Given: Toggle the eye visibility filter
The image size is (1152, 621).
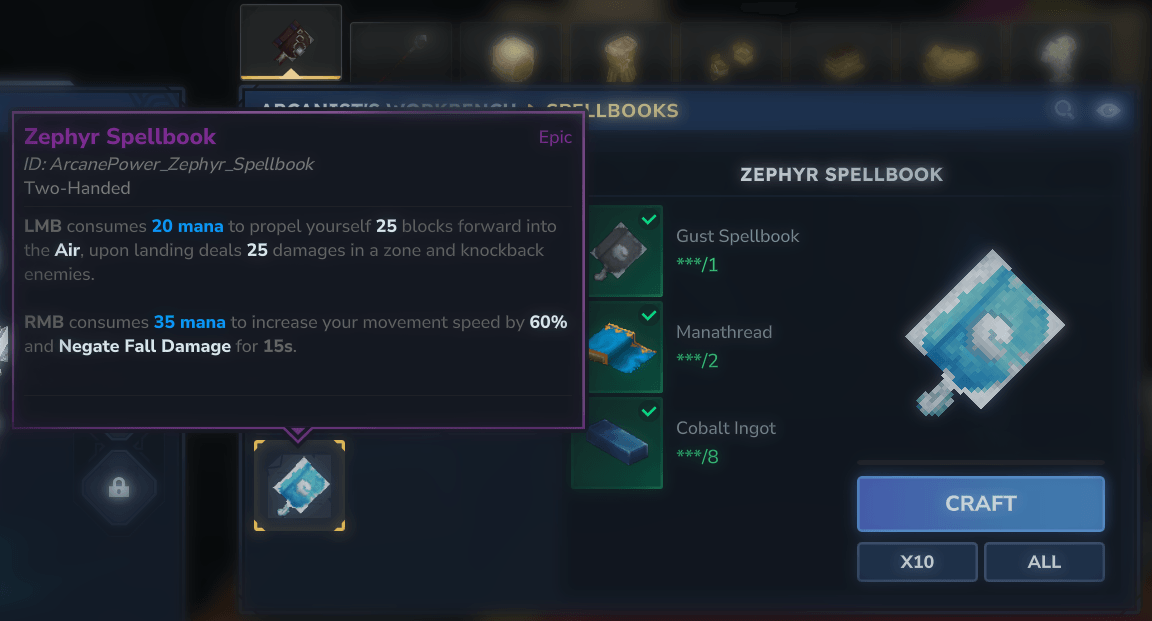Looking at the screenshot, I should [1108, 110].
